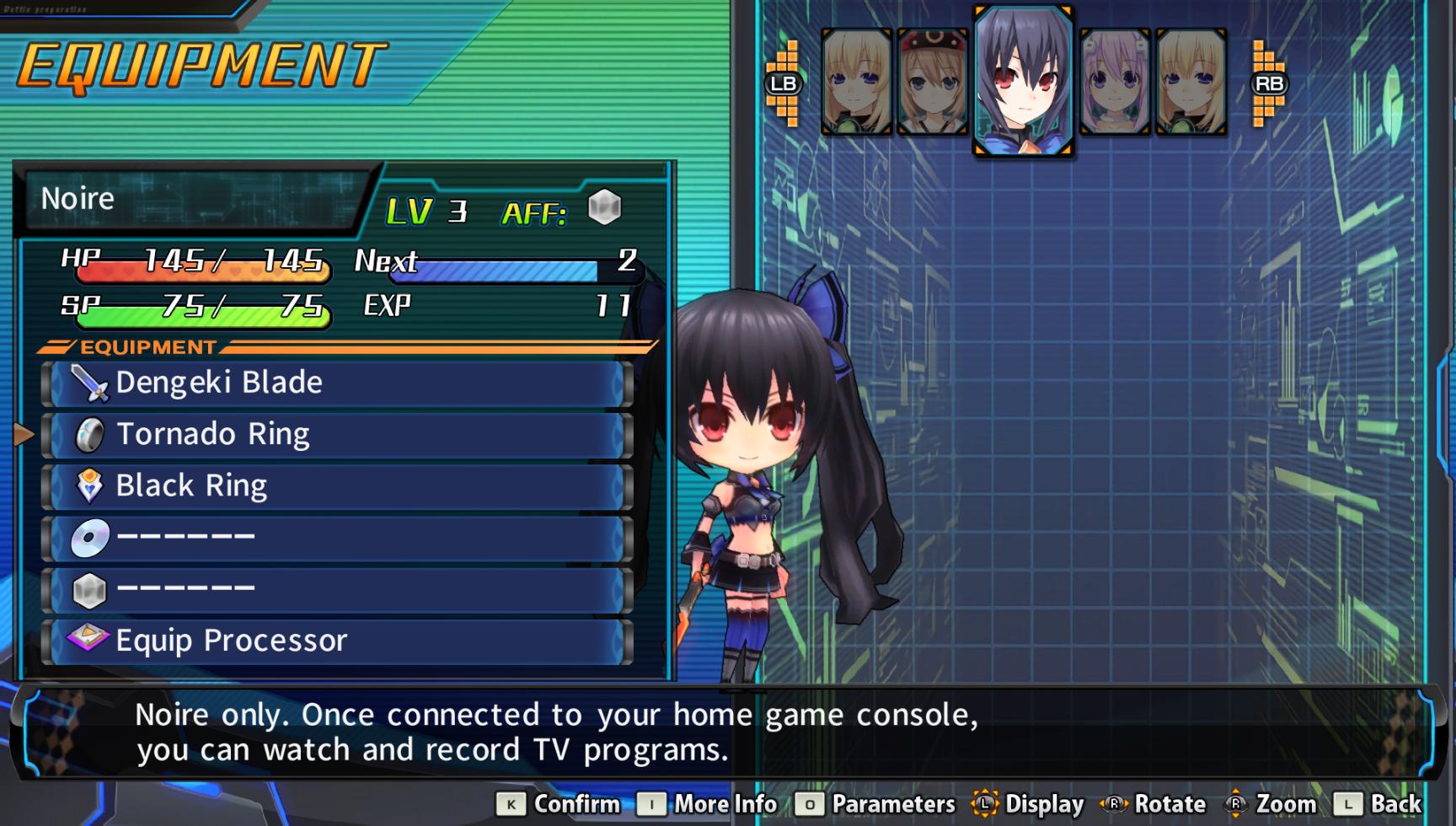Screen dimensions: 1456x826
Task: Open the empty disc equipment slot
Action: [337, 538]
